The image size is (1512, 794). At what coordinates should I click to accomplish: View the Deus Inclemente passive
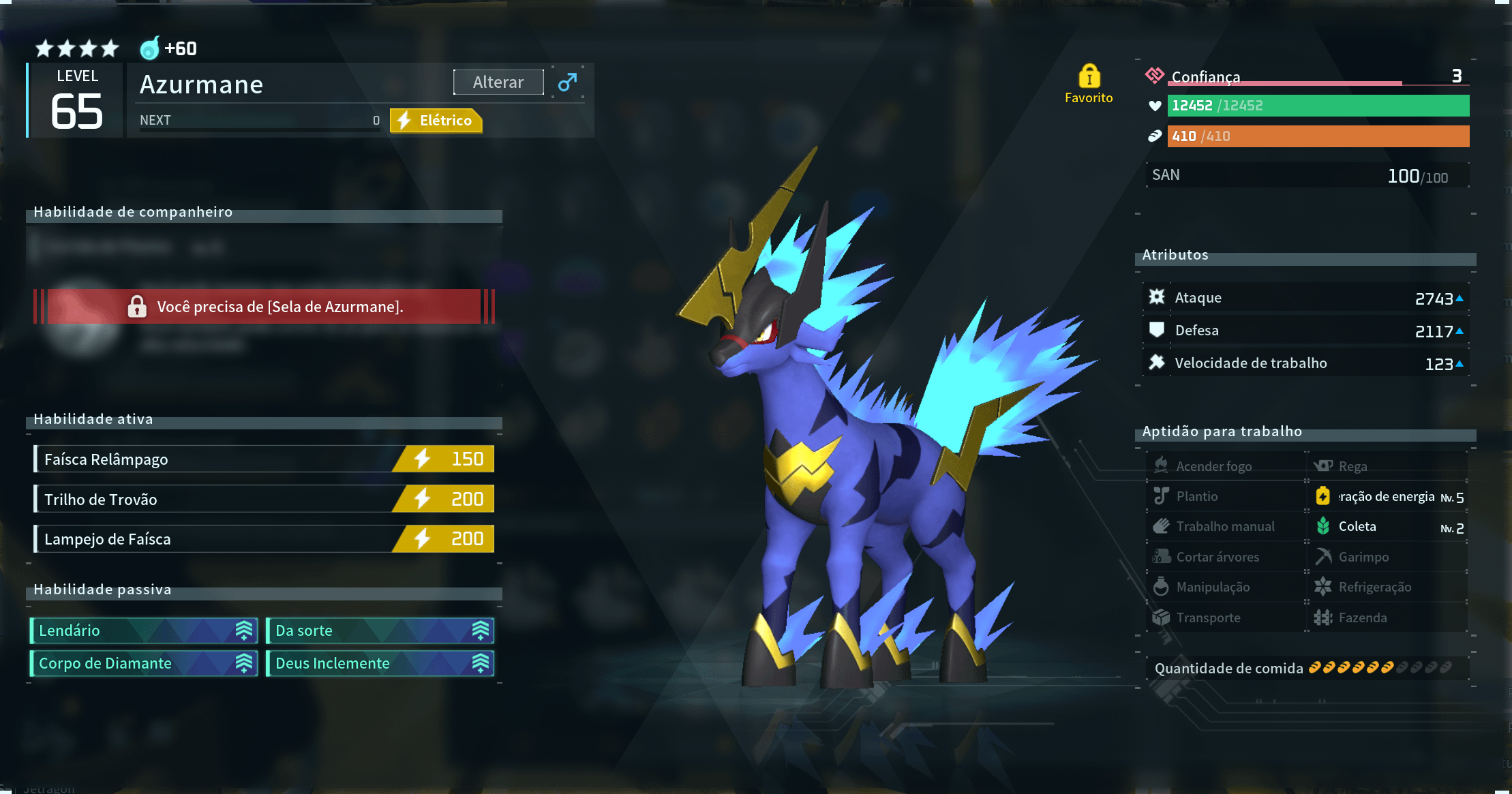coord(380,663)
